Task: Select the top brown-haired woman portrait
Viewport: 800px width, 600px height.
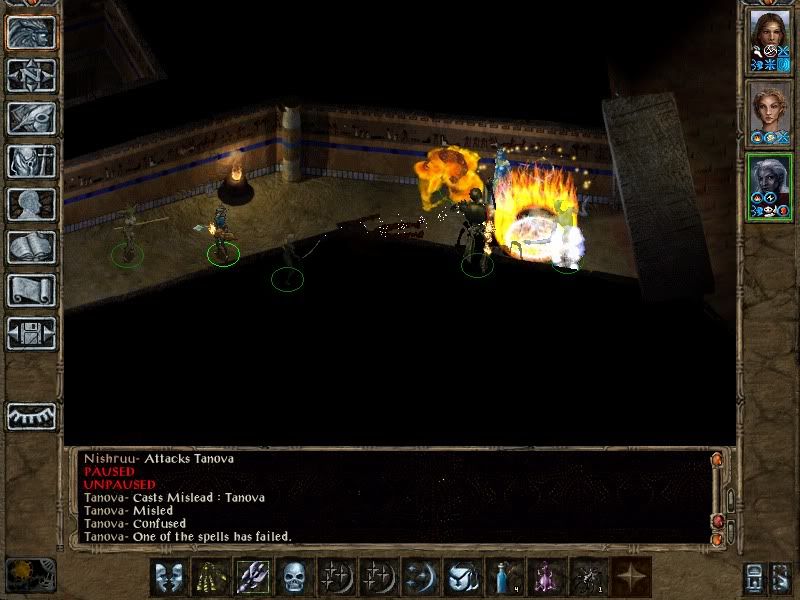Action: (769, 41)
